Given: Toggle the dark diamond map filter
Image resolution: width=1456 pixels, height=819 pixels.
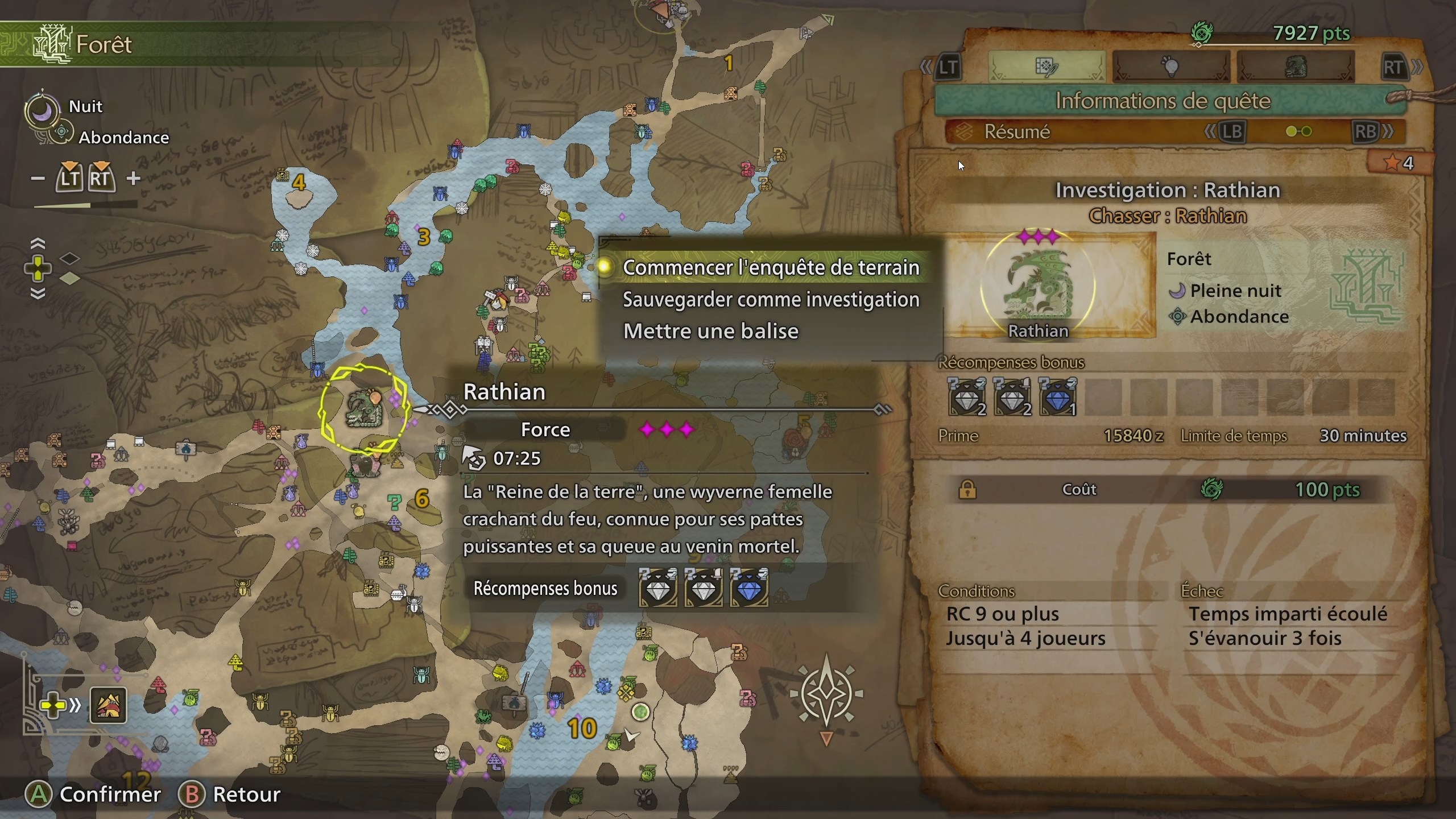Looking at the screenshot, I should 70,258.
